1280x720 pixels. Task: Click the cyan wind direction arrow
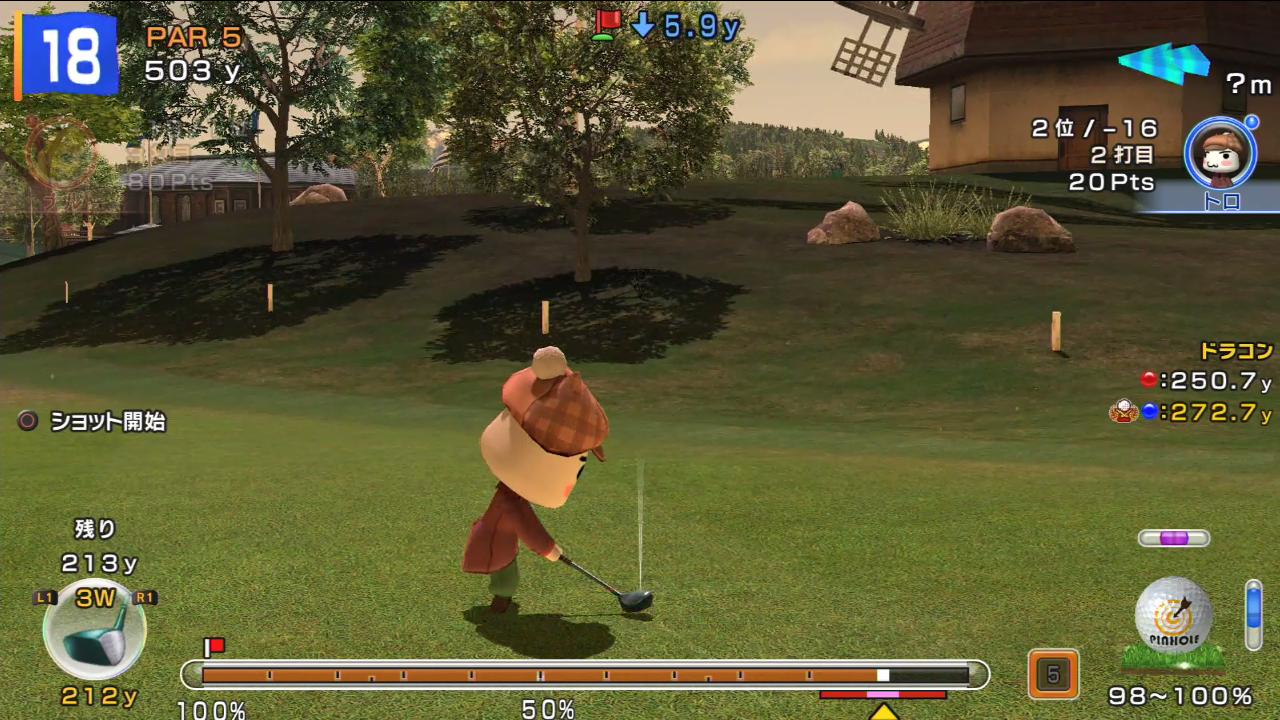(x=1164, y=63)
